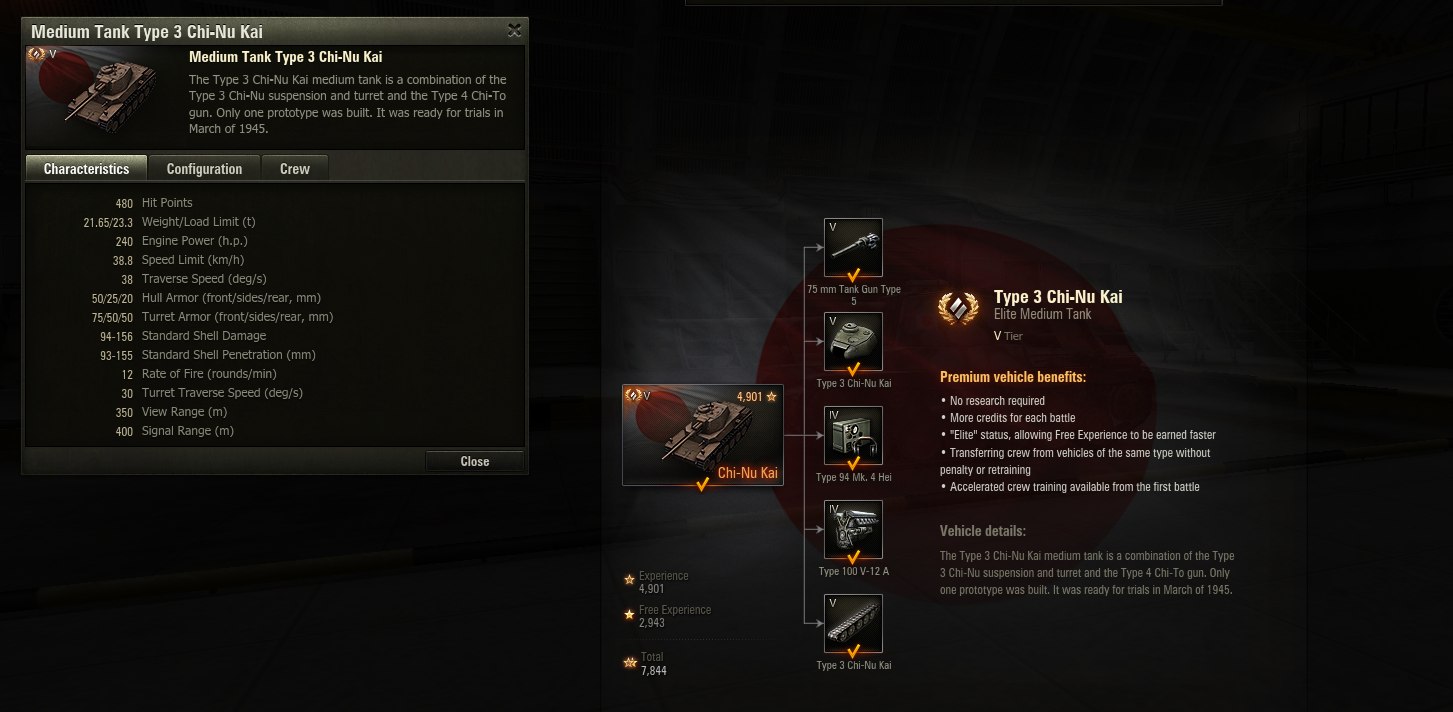Close the vehicle info window with X
The height and width of the screenshot is (712, 1453).
click(x=514, y=31)
